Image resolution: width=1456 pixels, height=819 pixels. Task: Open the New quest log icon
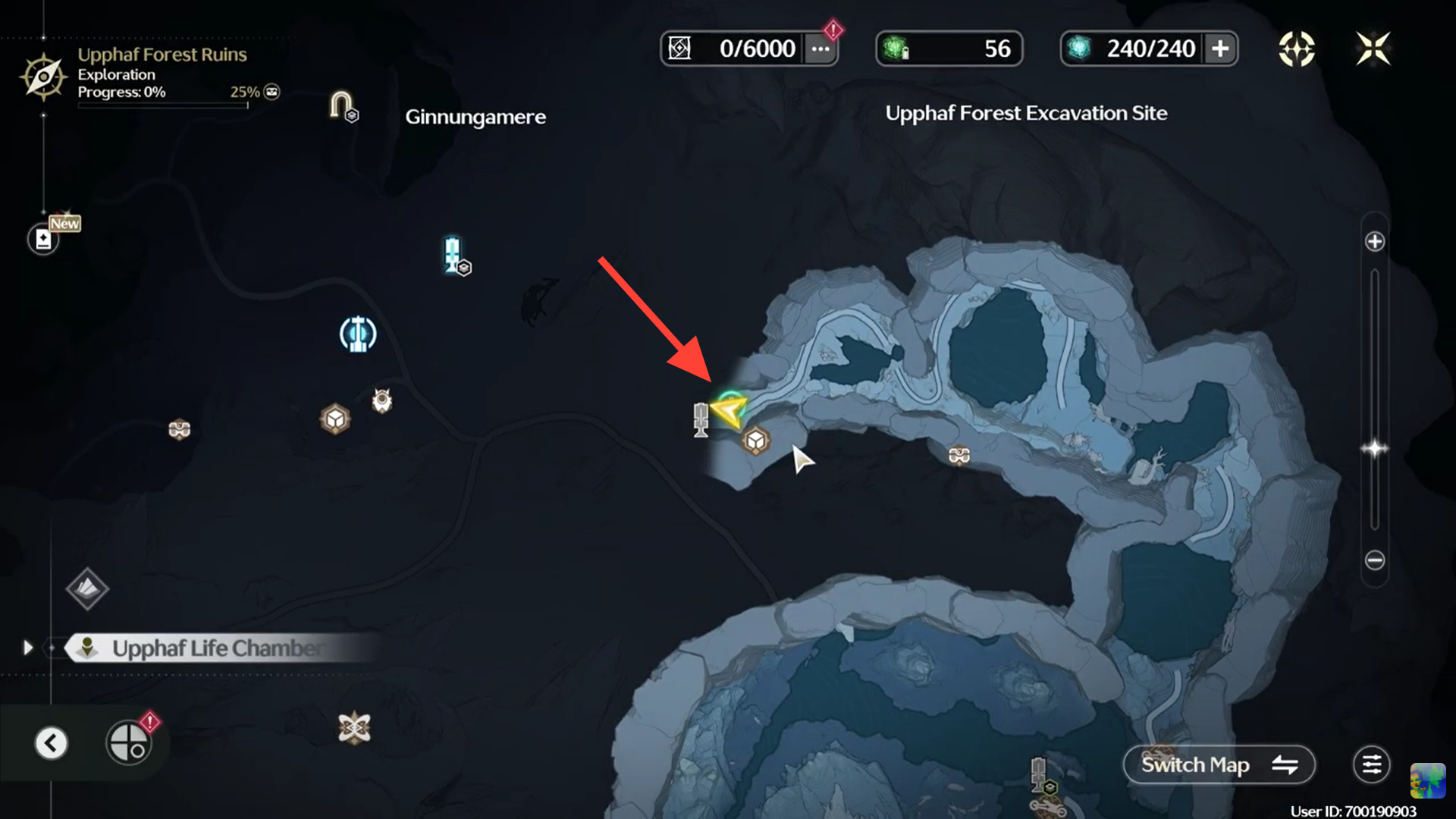(44, 239)
